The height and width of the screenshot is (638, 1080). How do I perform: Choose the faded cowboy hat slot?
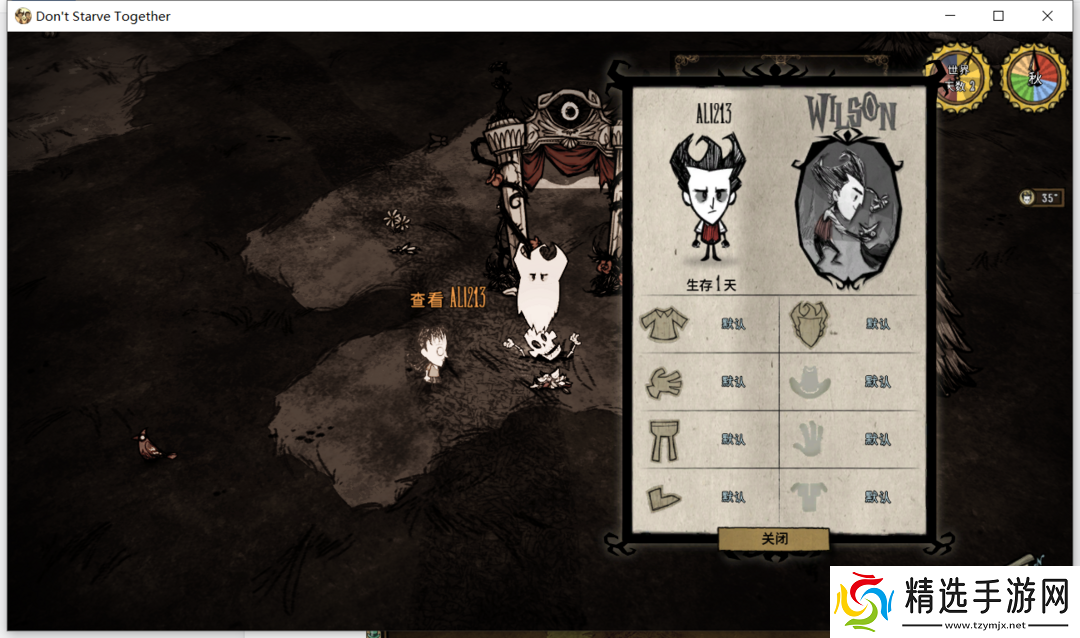[808, 381]
